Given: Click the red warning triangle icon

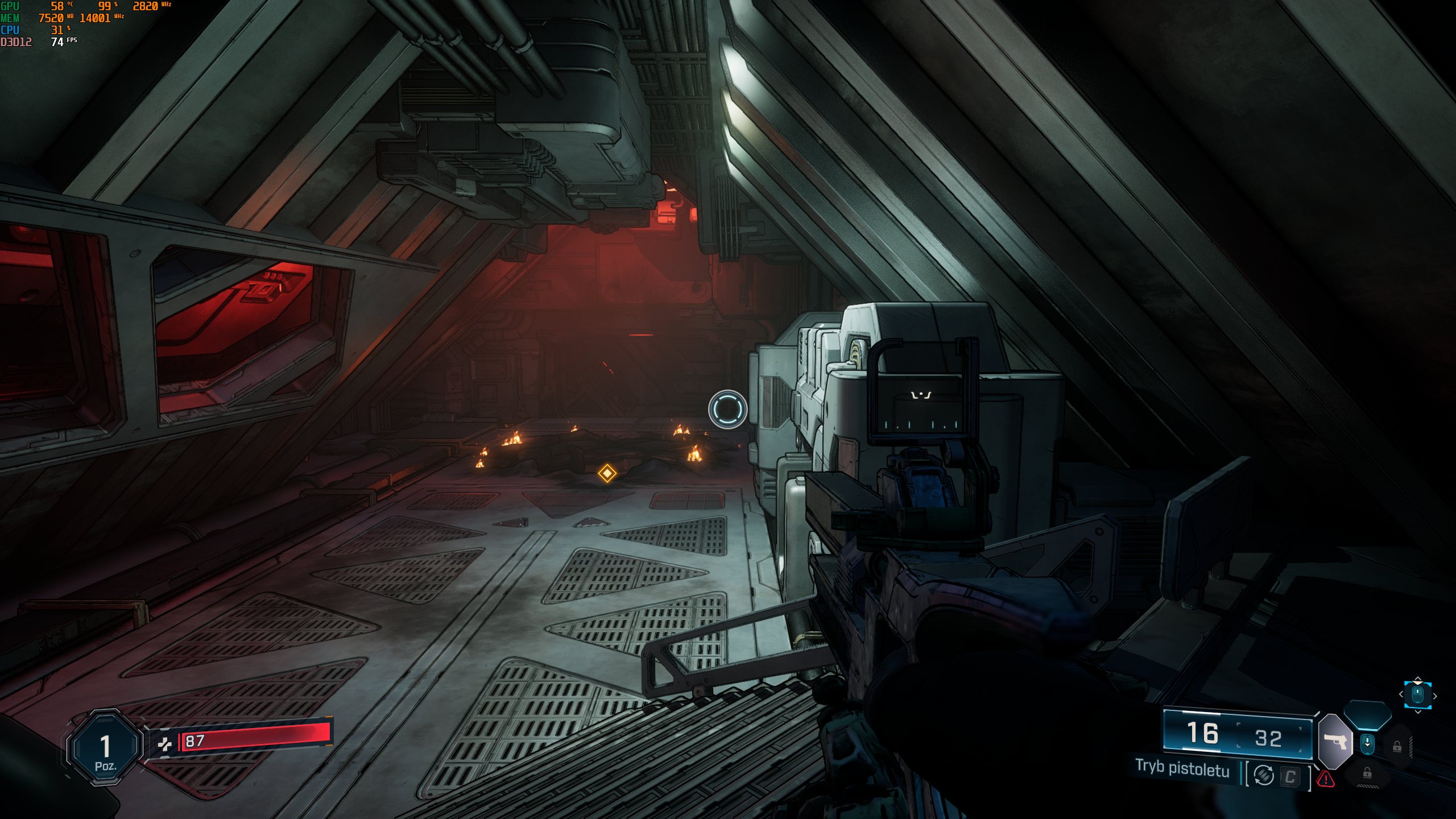Looking at the screenshot, I should click(1326, 779).
